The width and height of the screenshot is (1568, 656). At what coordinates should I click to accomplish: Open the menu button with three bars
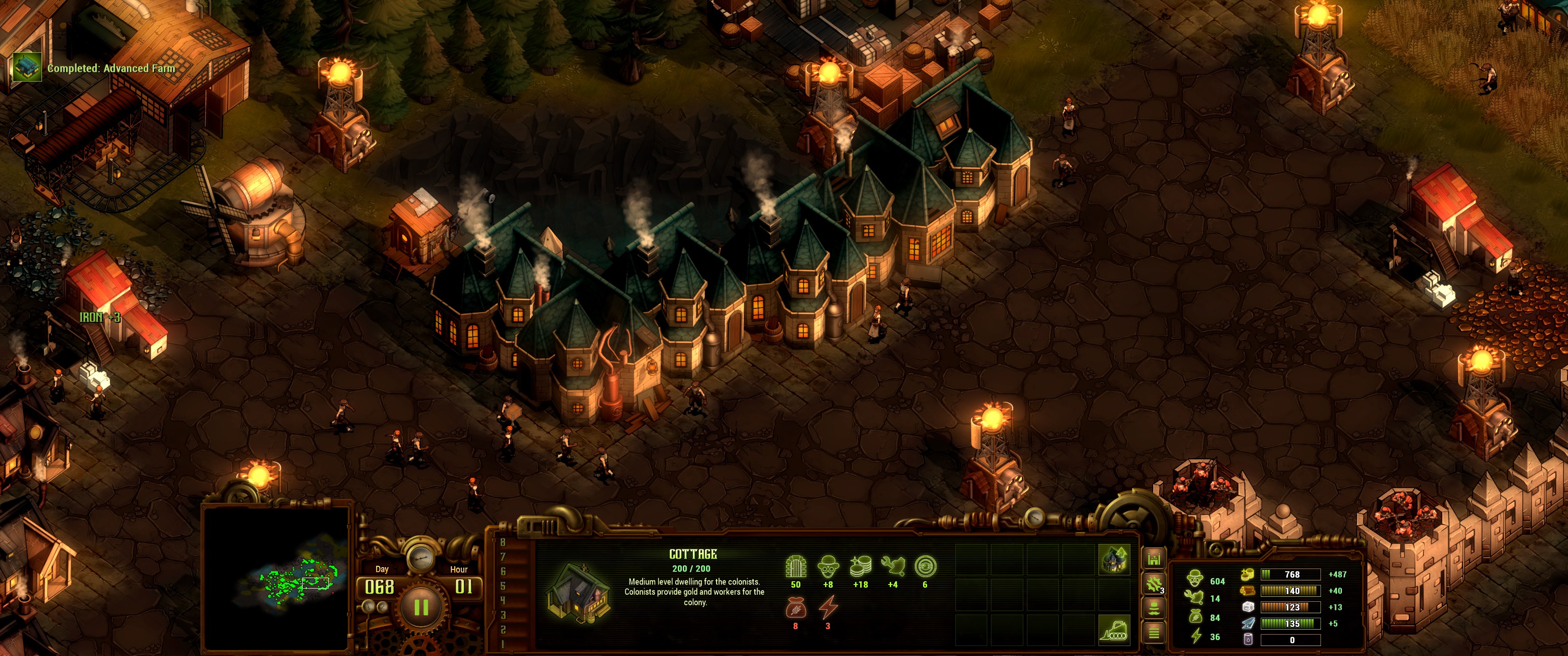[1154, 633]
